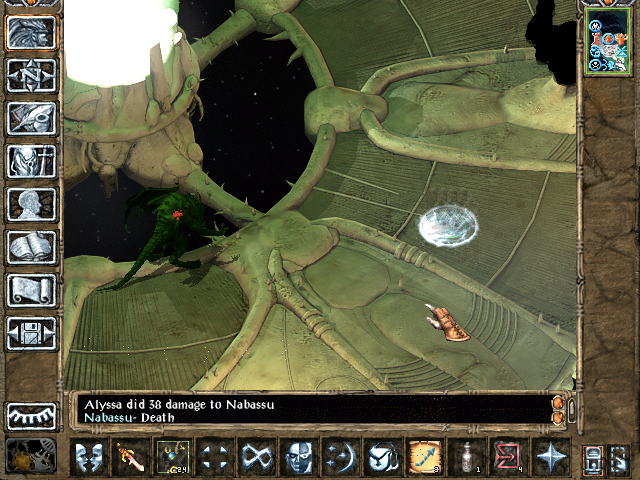Open the journal with the quill button
This screenshot has width=640, height=480.
[x=31, y=118]
